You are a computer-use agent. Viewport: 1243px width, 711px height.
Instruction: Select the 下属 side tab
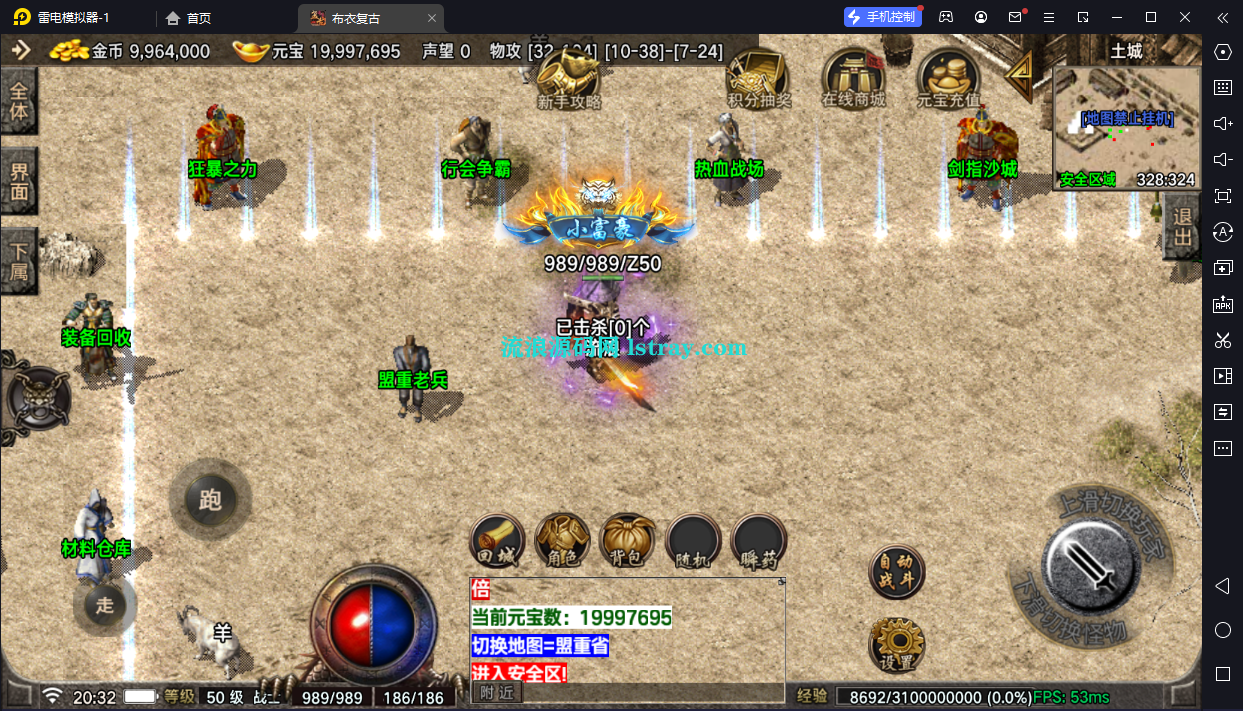pyautogui.click(x=19, y=260)
